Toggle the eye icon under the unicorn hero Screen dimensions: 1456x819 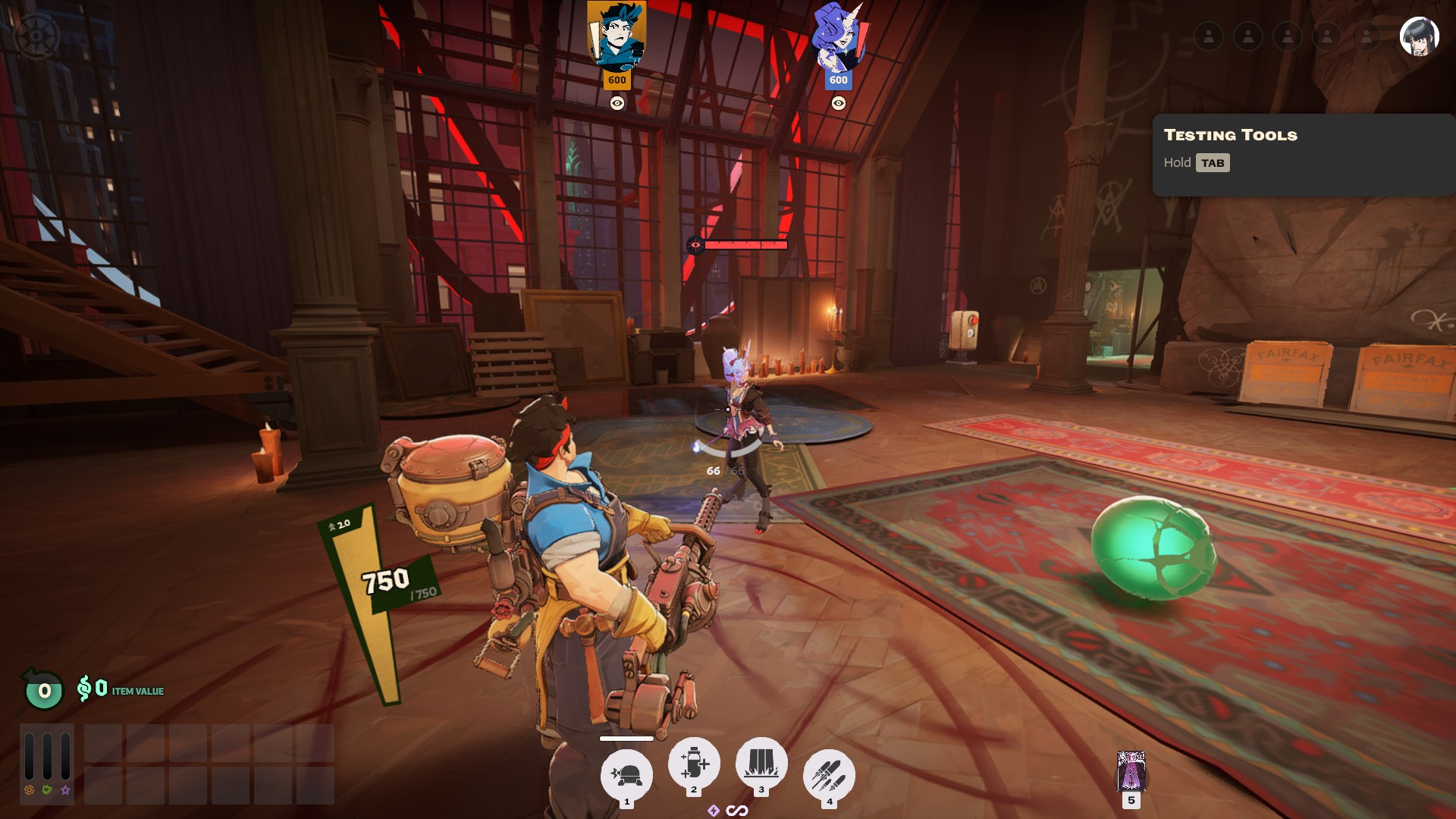838,103
